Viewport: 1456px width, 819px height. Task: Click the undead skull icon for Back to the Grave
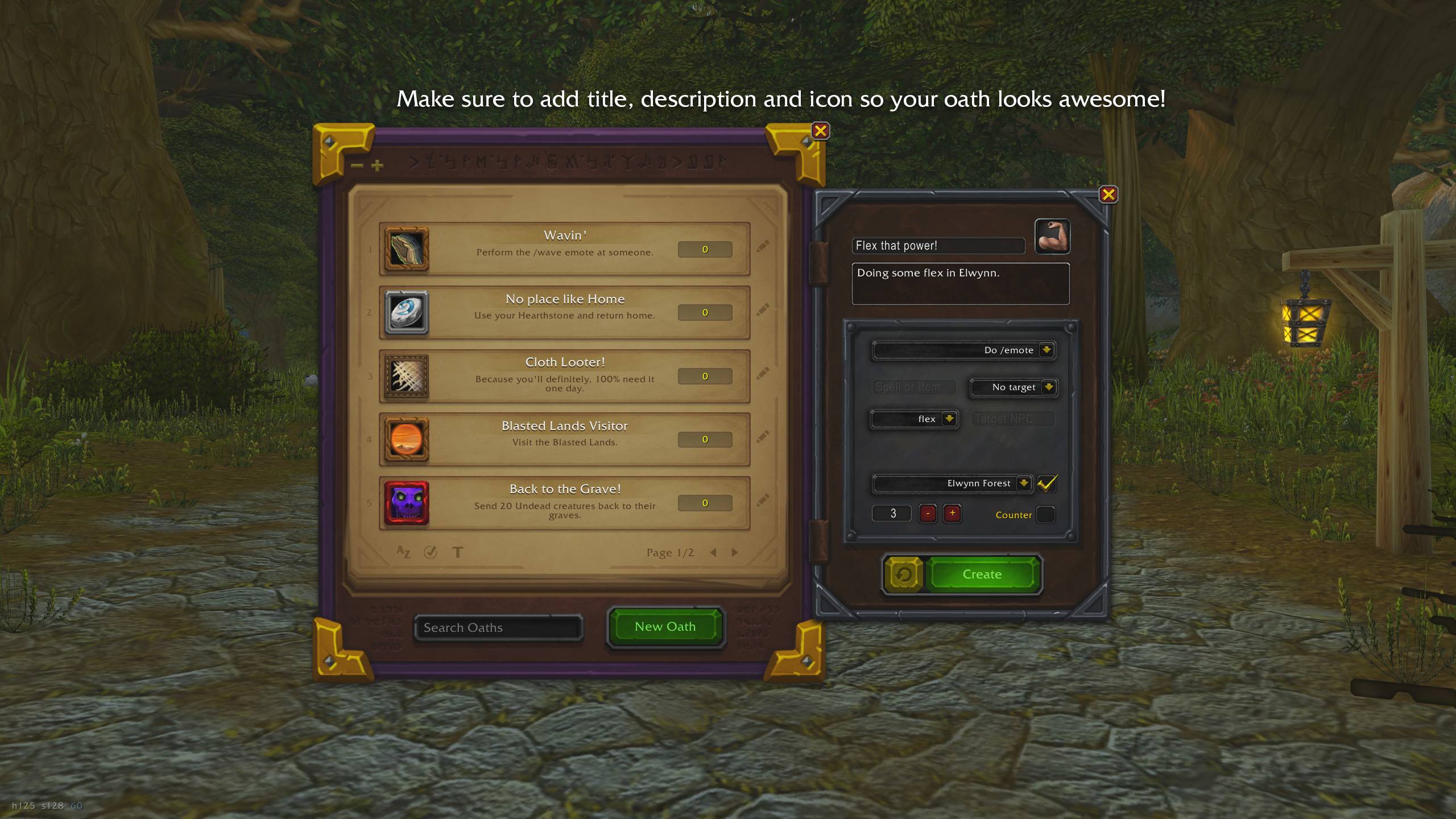[406, 503]
